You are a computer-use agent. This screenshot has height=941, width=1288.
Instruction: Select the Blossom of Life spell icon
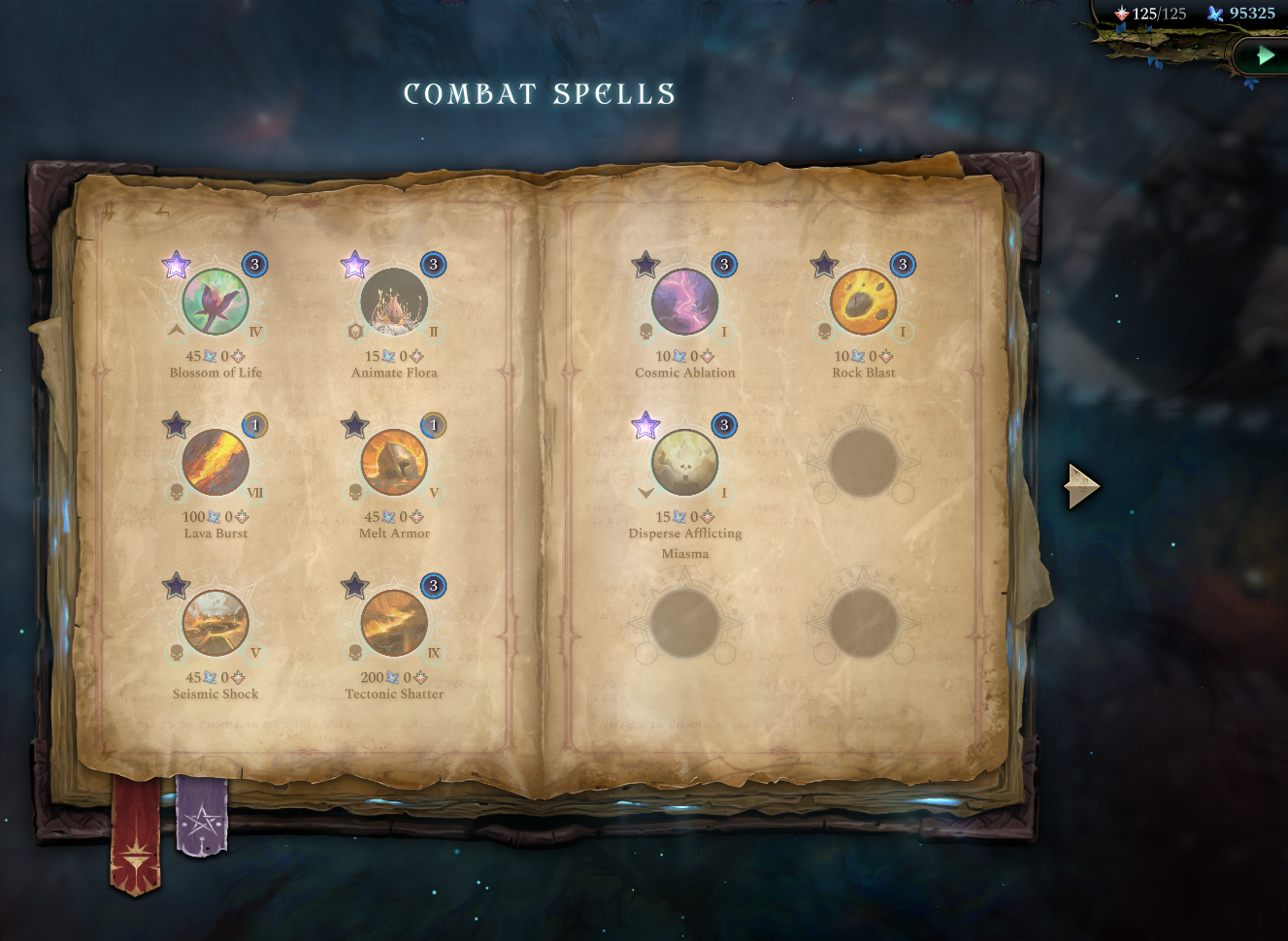[215, 302]
